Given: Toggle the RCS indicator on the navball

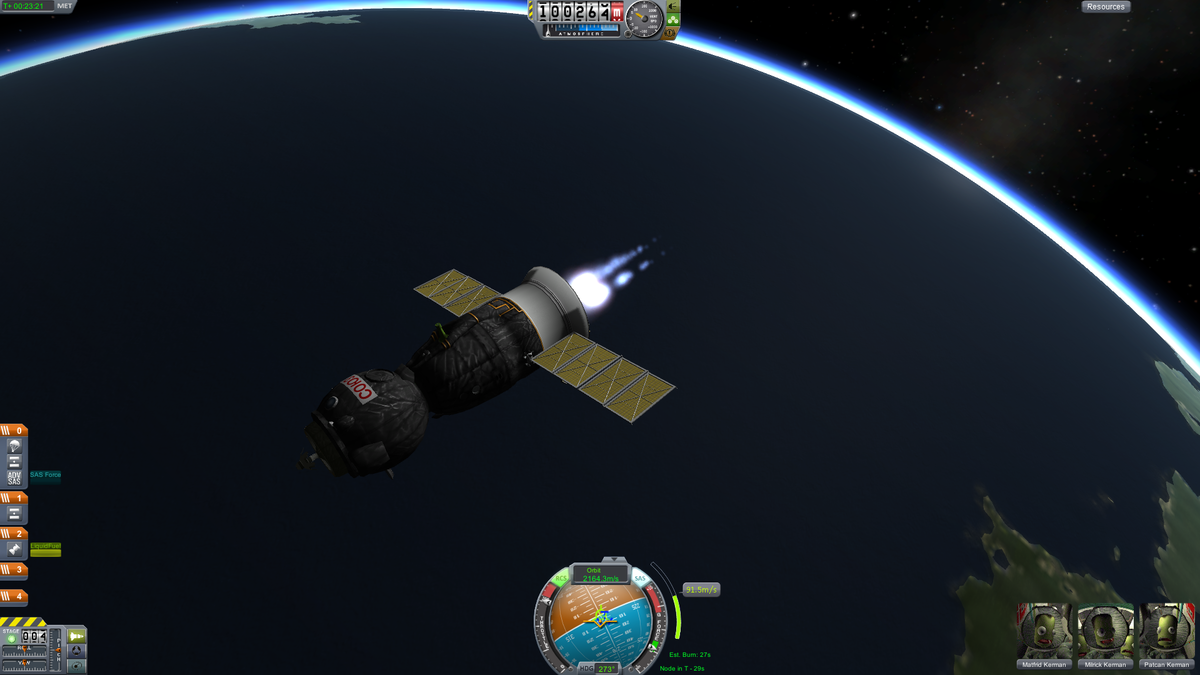Looking at the screenshot, I should pos(561,578).
